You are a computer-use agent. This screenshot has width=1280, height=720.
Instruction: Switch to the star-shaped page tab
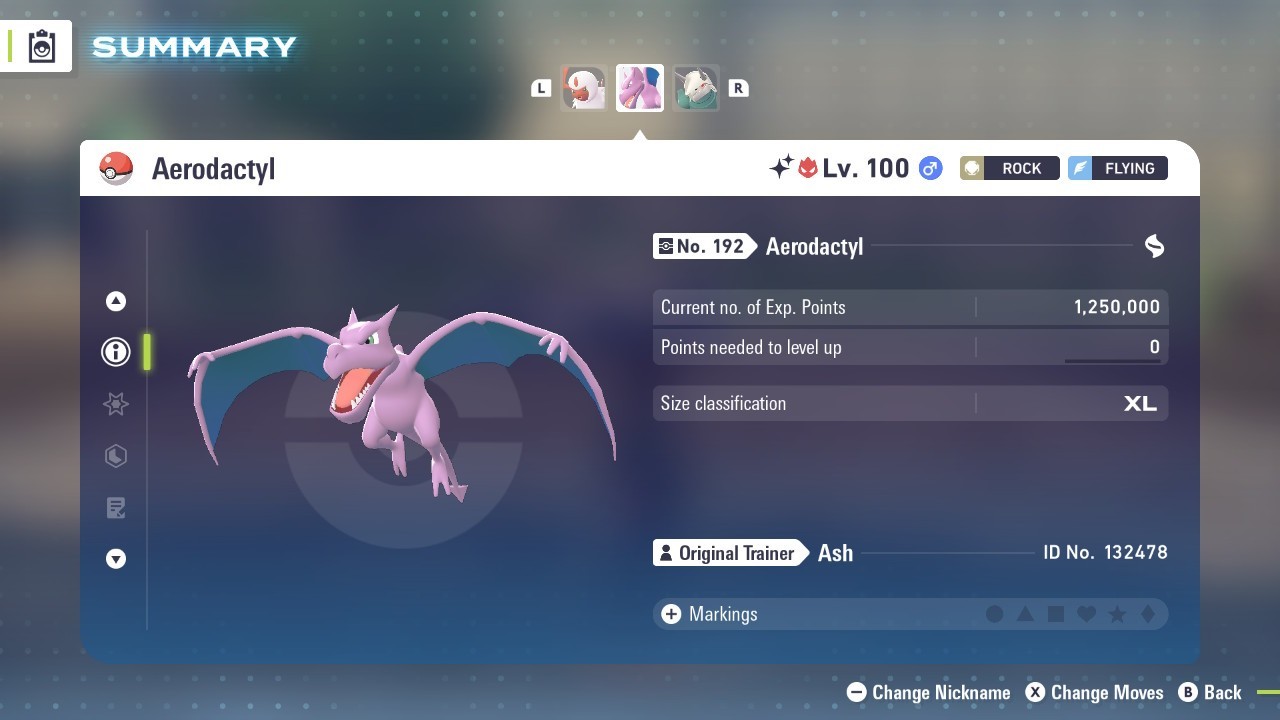tap(116, 404)
